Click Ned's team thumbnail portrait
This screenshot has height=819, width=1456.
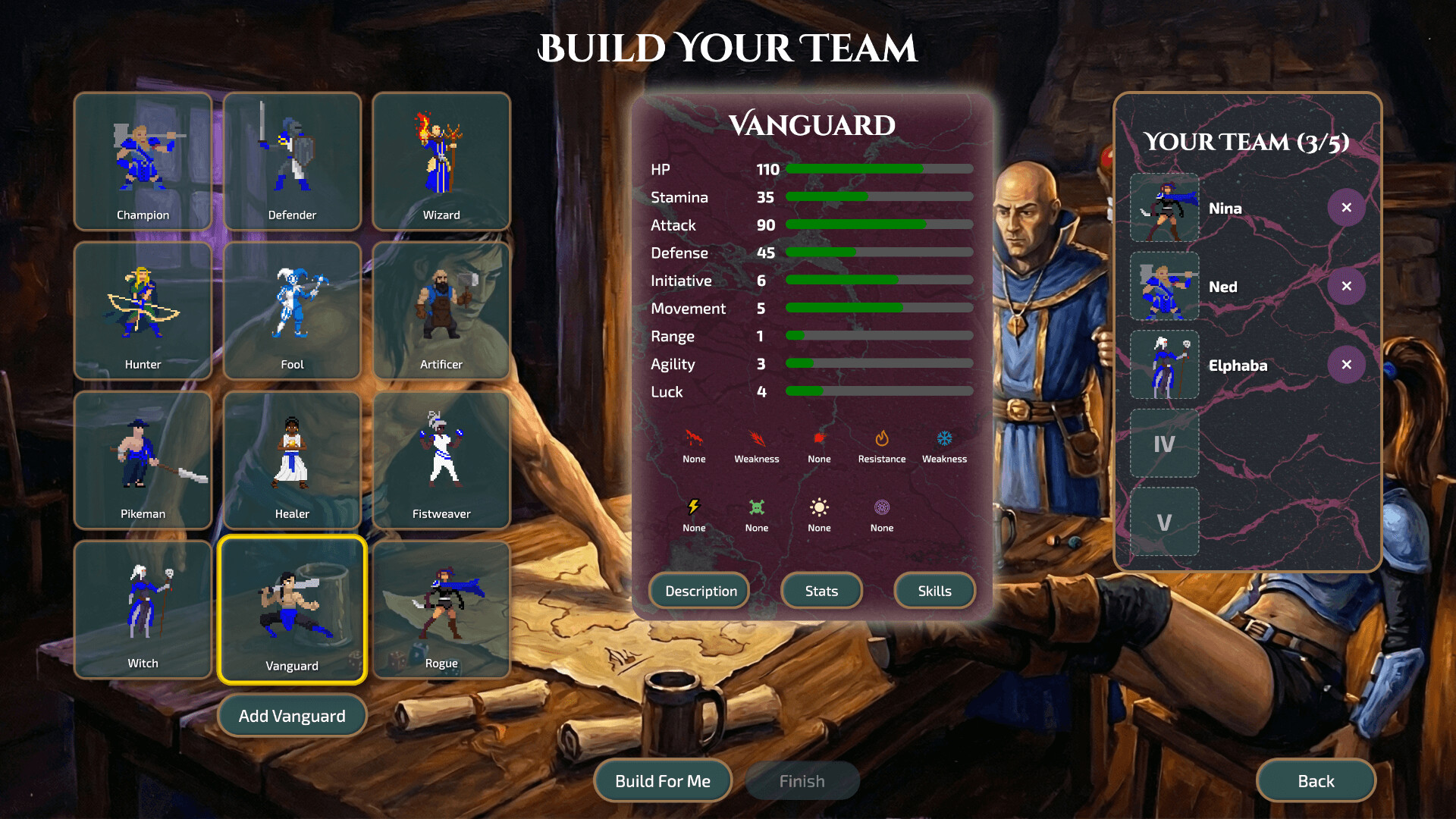[x=1164, y=286]
